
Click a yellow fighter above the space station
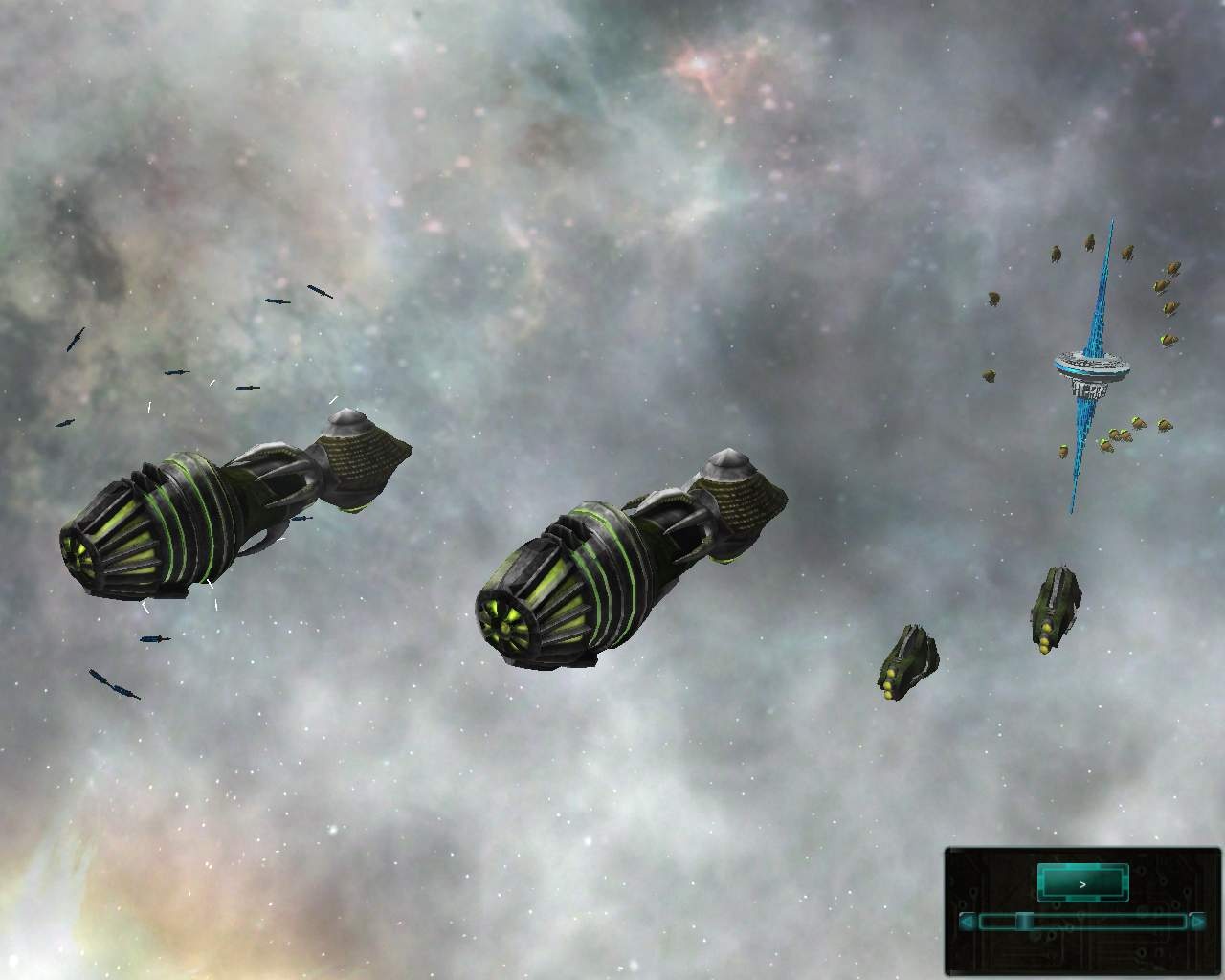click(x=1089, y=242)
